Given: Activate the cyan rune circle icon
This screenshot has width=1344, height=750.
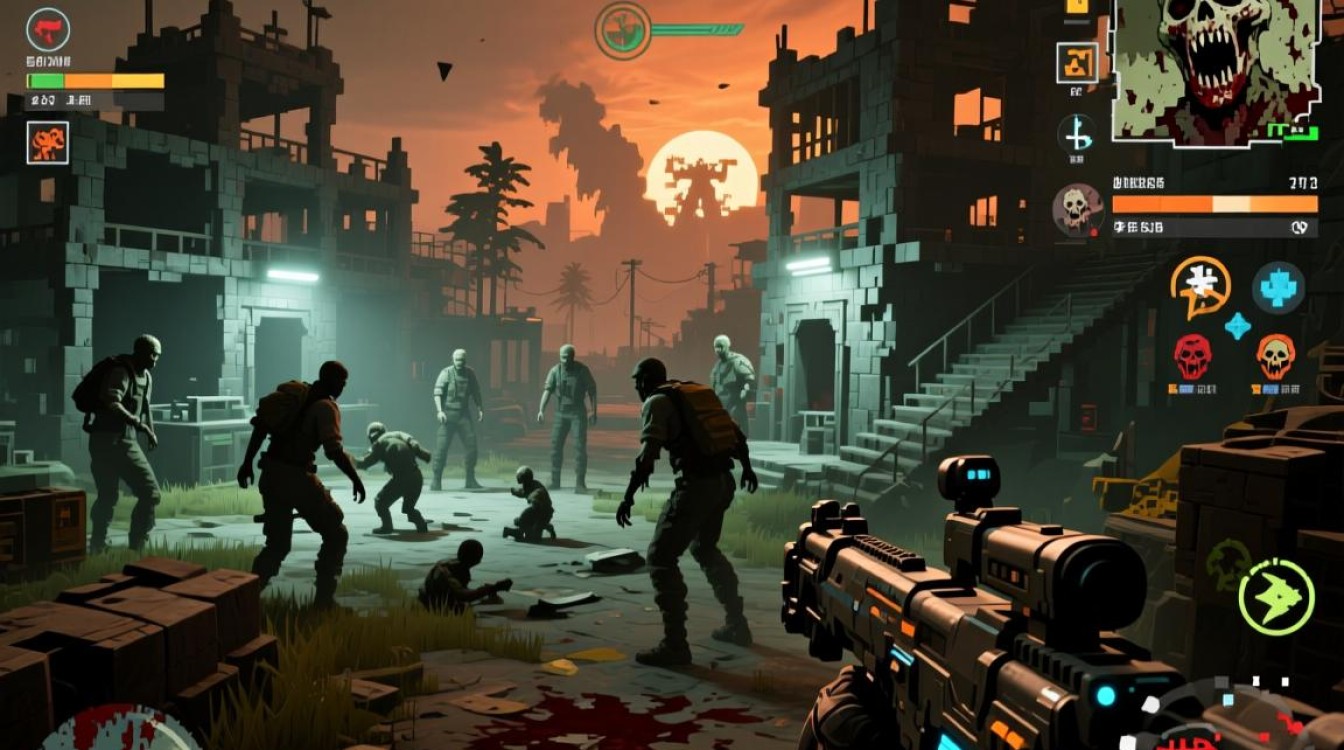Looking at the screenshot, I should [1077, 133].
